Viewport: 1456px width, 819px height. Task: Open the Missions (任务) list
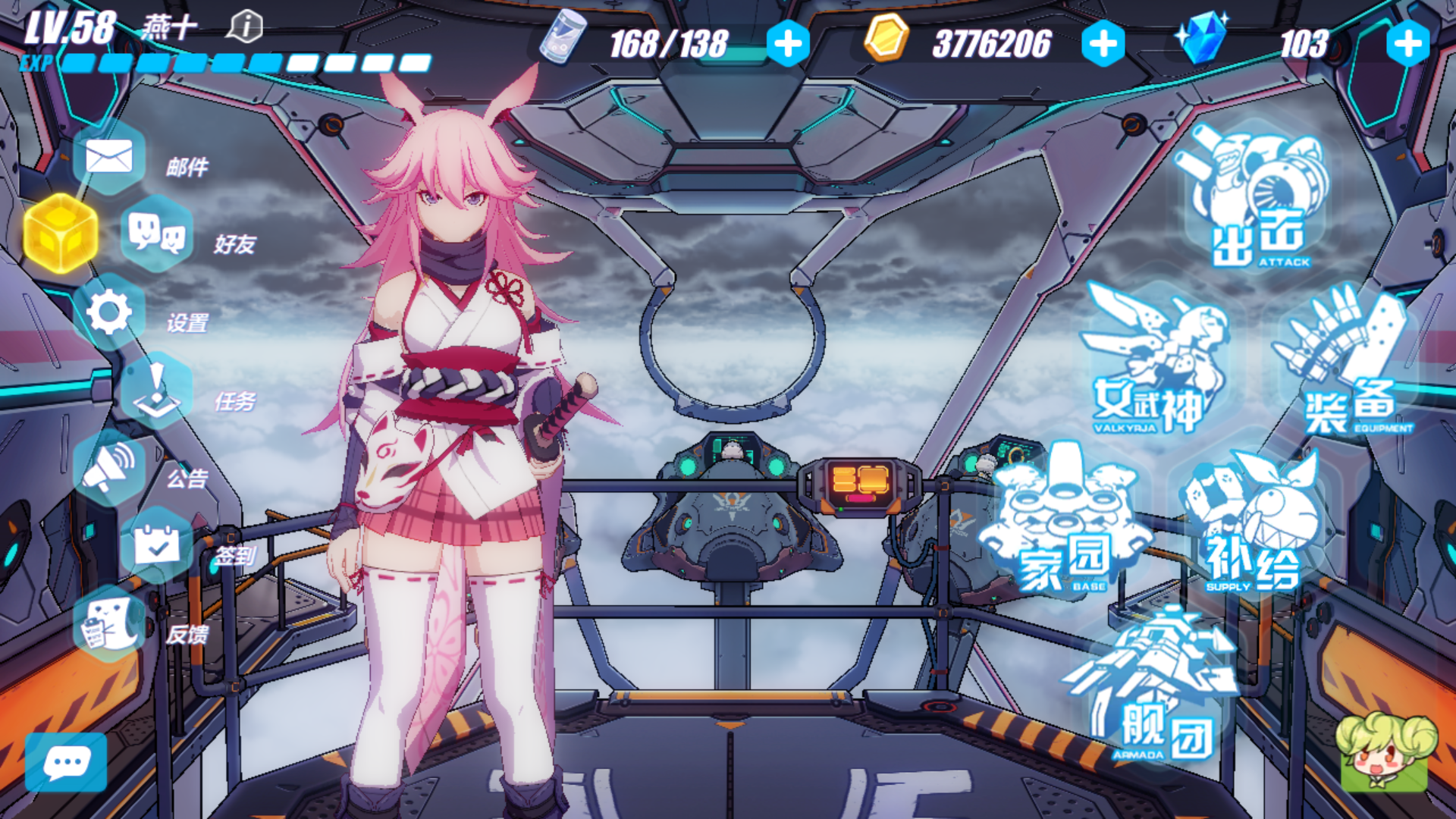click(156, 390)
